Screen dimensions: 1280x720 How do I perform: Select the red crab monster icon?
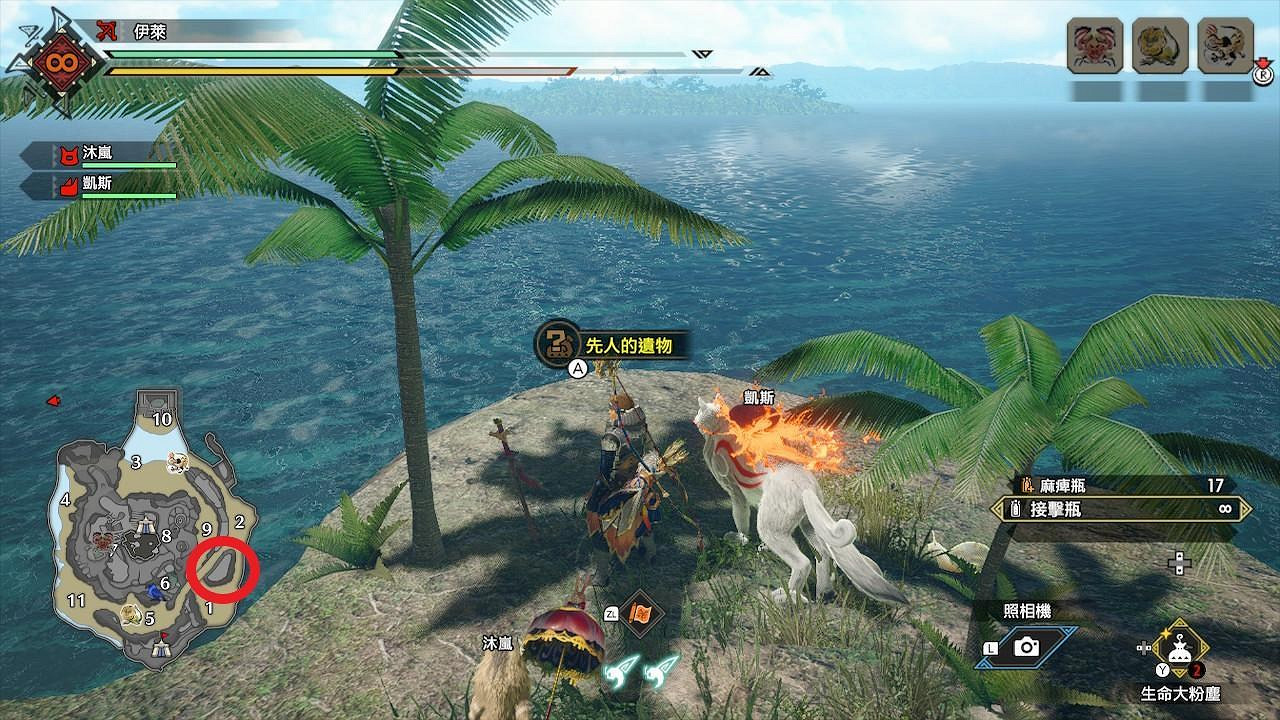pyautogui.click(x=1095, y=46)
